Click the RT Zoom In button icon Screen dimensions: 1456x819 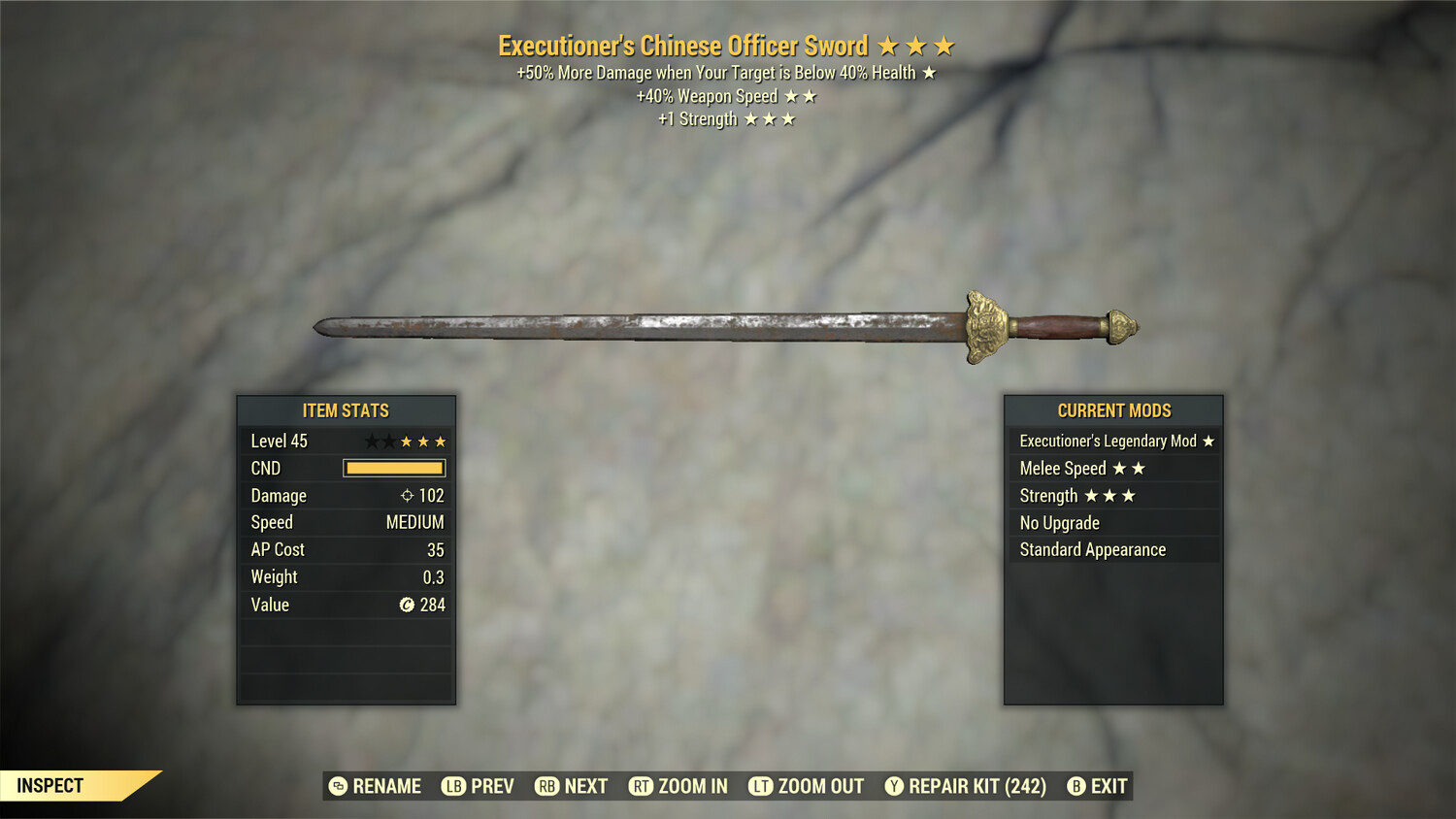pyautogui.click(x=642, y=786)
